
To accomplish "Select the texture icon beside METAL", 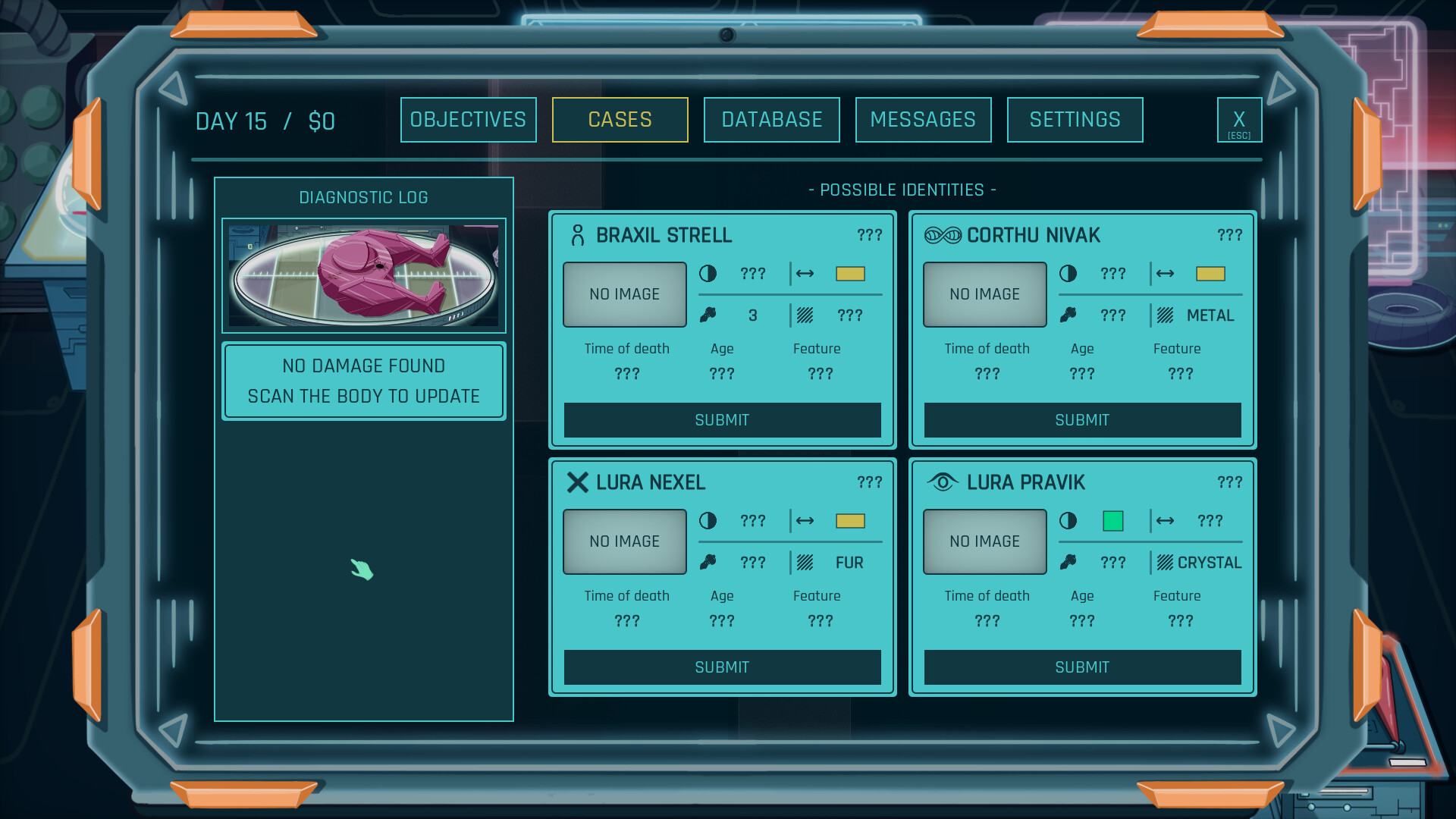I will coord(1166,315).
